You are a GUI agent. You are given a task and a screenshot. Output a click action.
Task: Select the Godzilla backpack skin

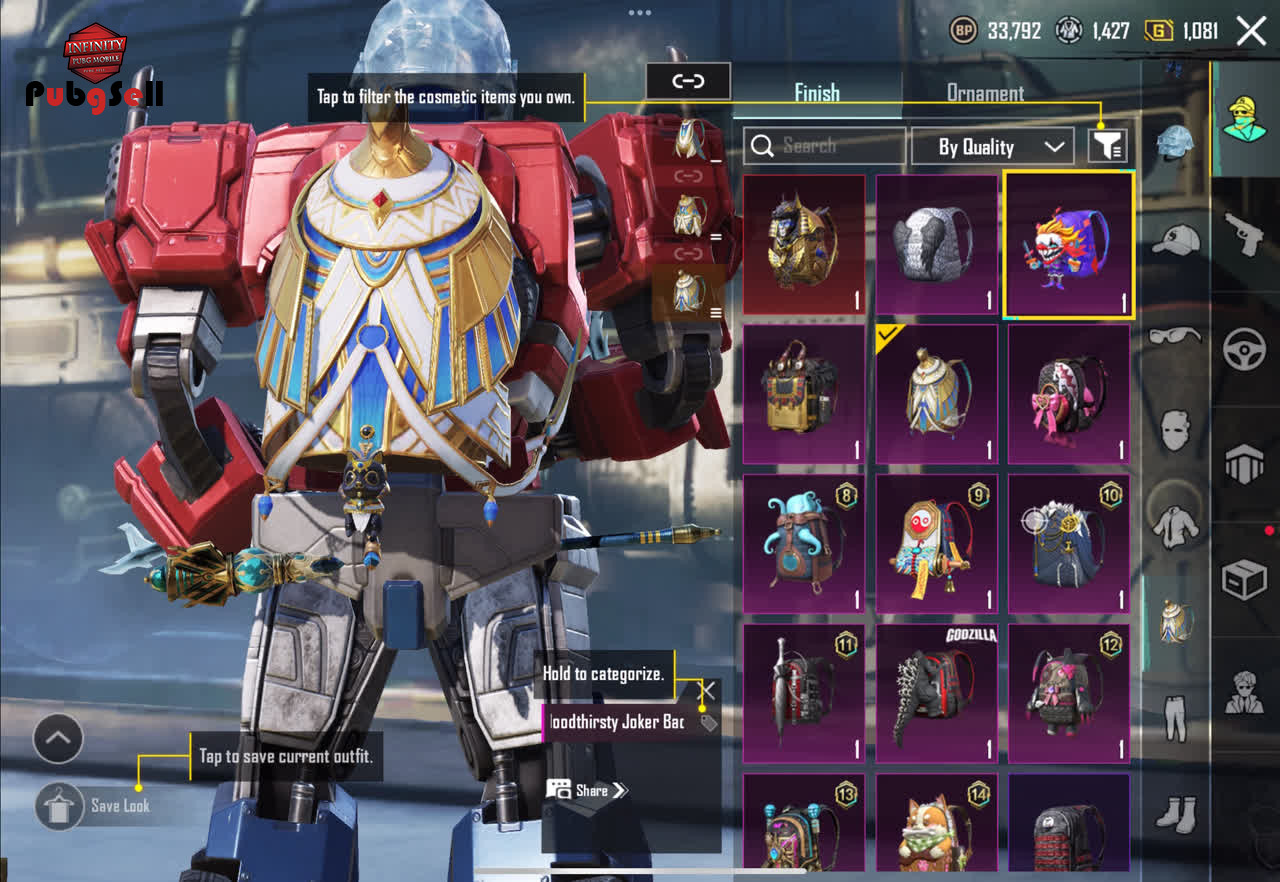936,694
